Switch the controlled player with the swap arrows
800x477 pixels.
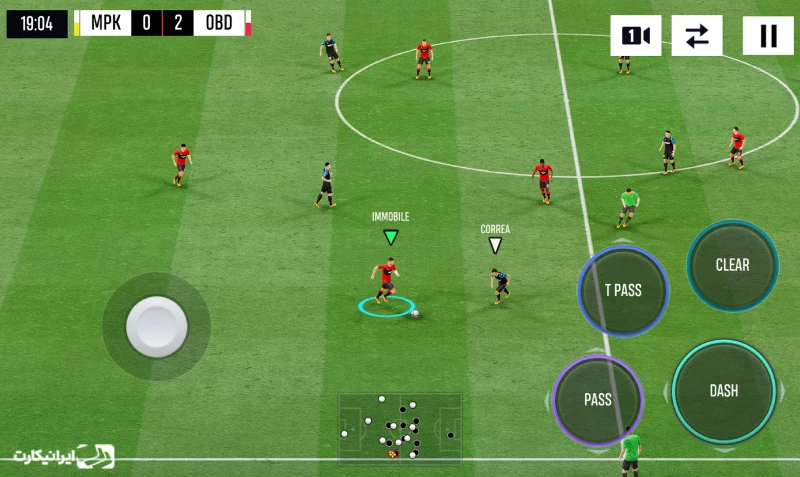point(697,36)
